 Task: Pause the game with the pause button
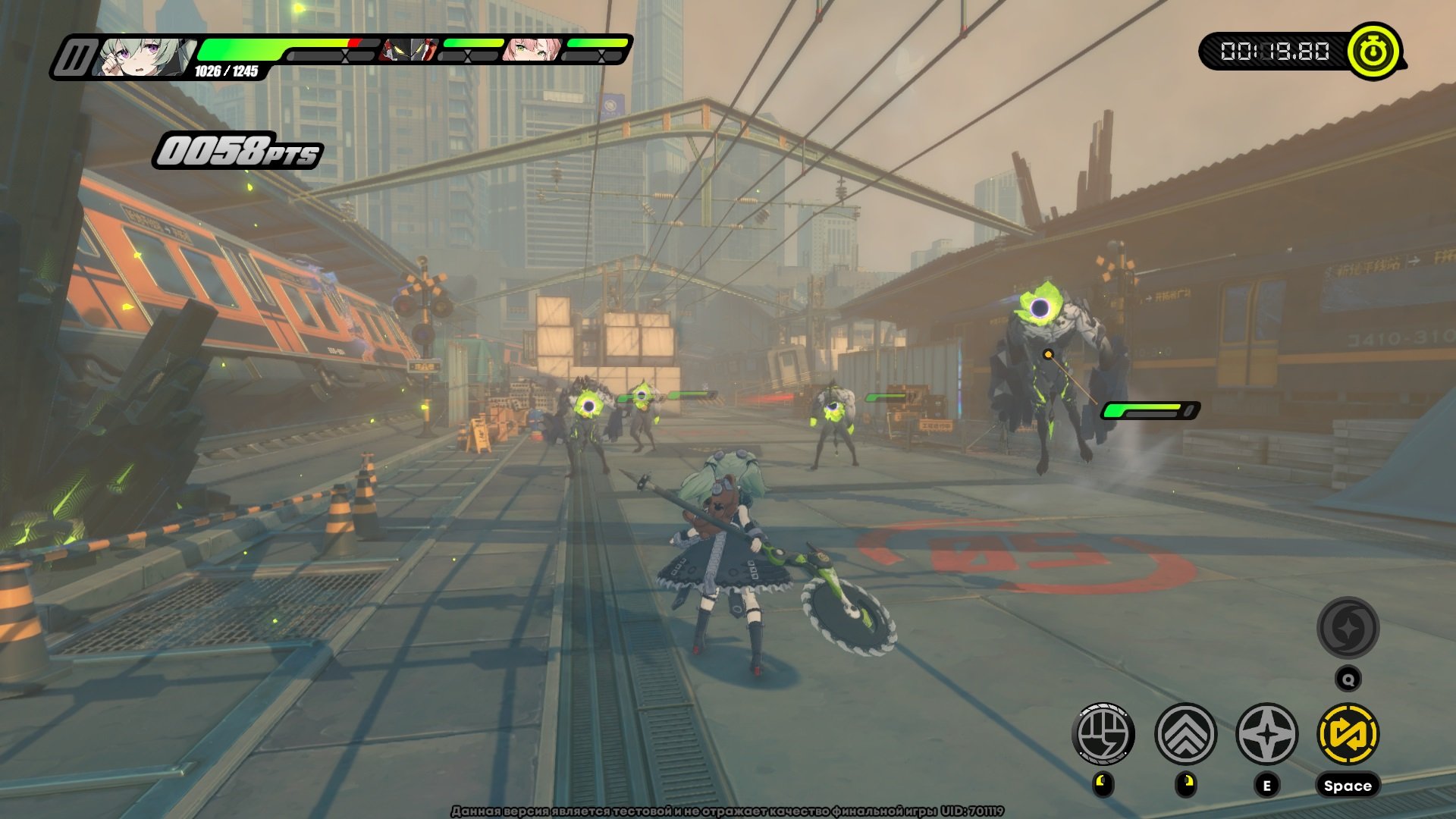pos(74,58)
